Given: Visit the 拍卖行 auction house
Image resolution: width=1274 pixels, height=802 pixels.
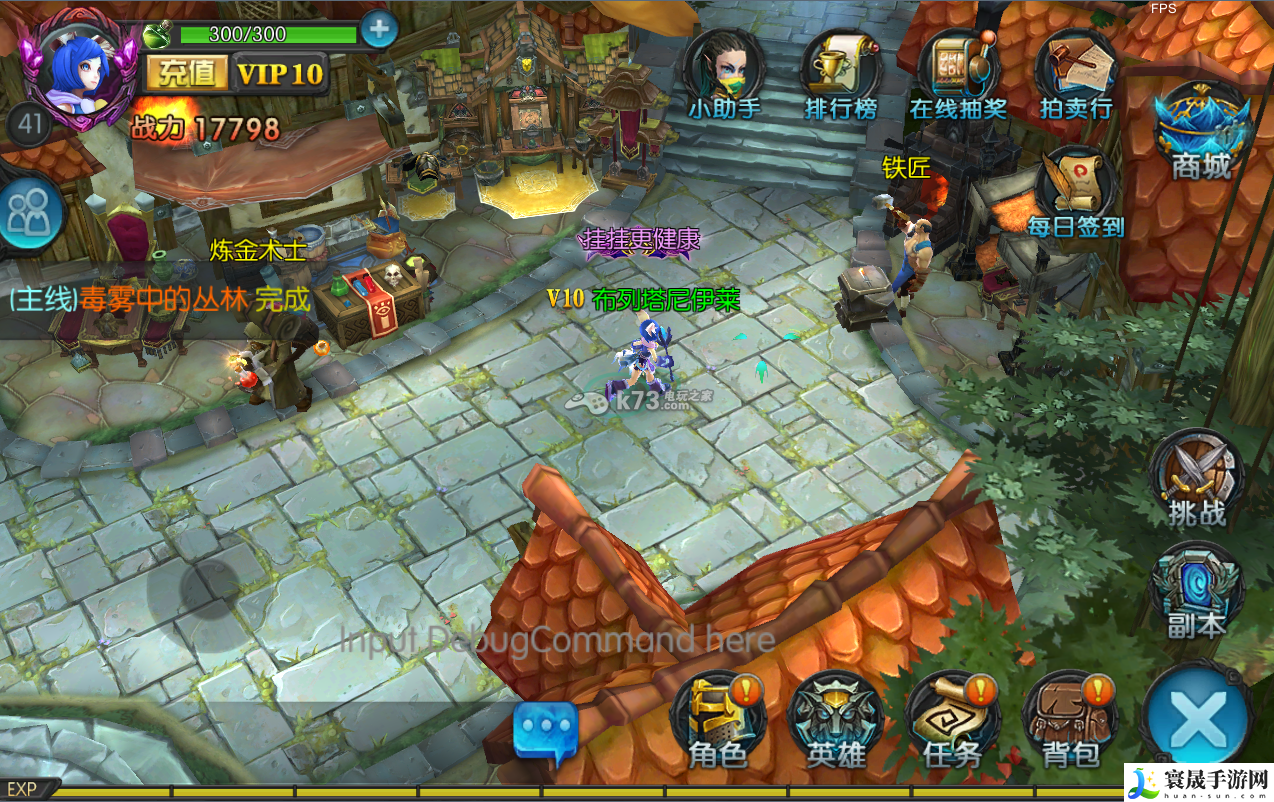Looking at the screenshot, I should pyautogui.click(x=1076, y=73).
